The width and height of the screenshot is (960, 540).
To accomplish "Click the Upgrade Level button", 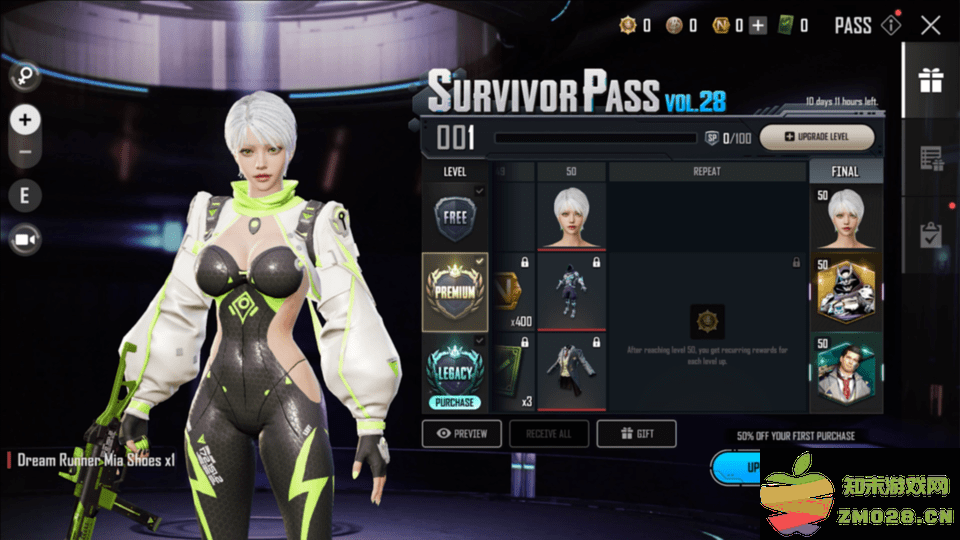I will 817,137.
